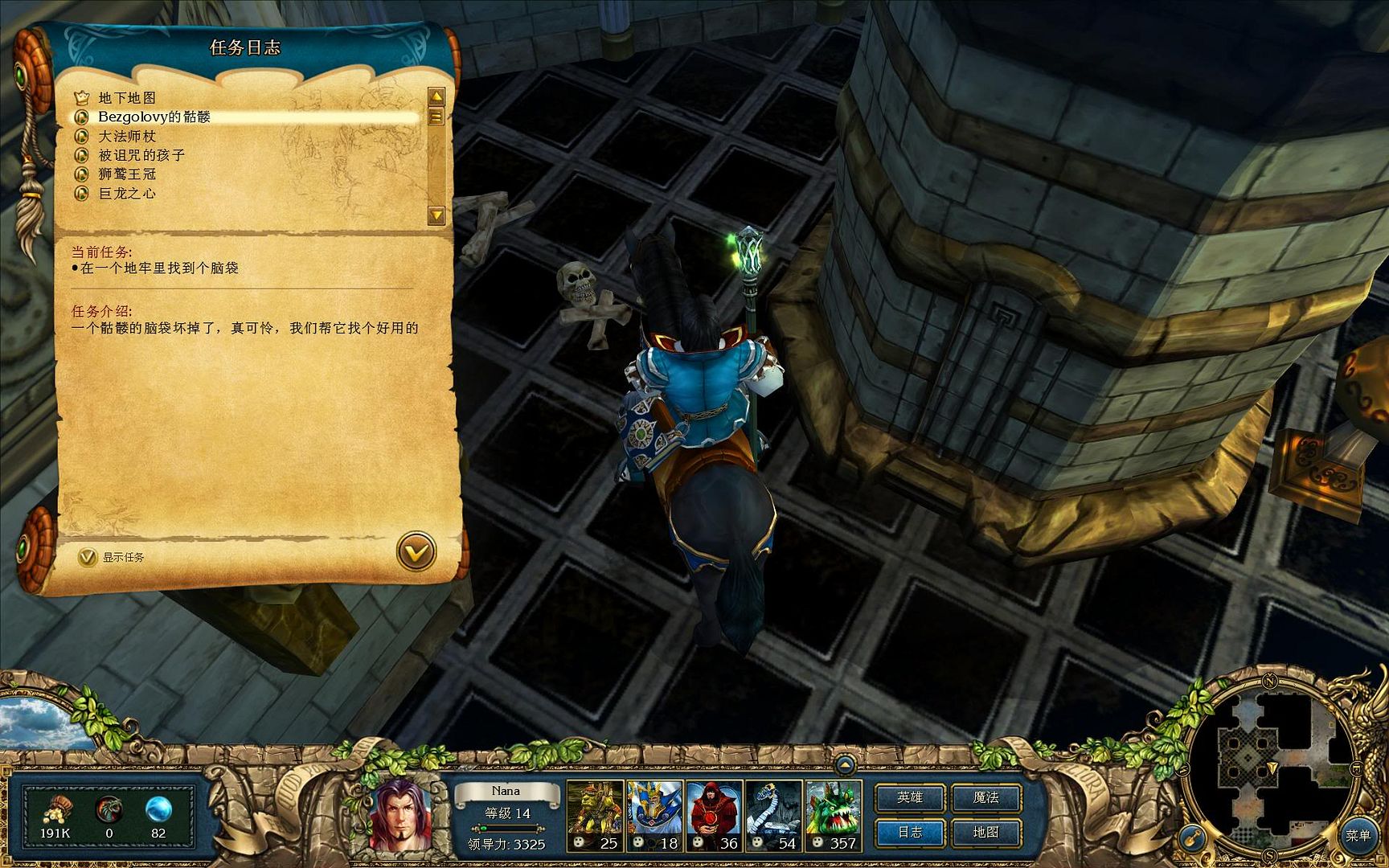Click the quest list scroll-up arrow
Viewport: 1389px width, 868px height.
(x=436, y=97)
